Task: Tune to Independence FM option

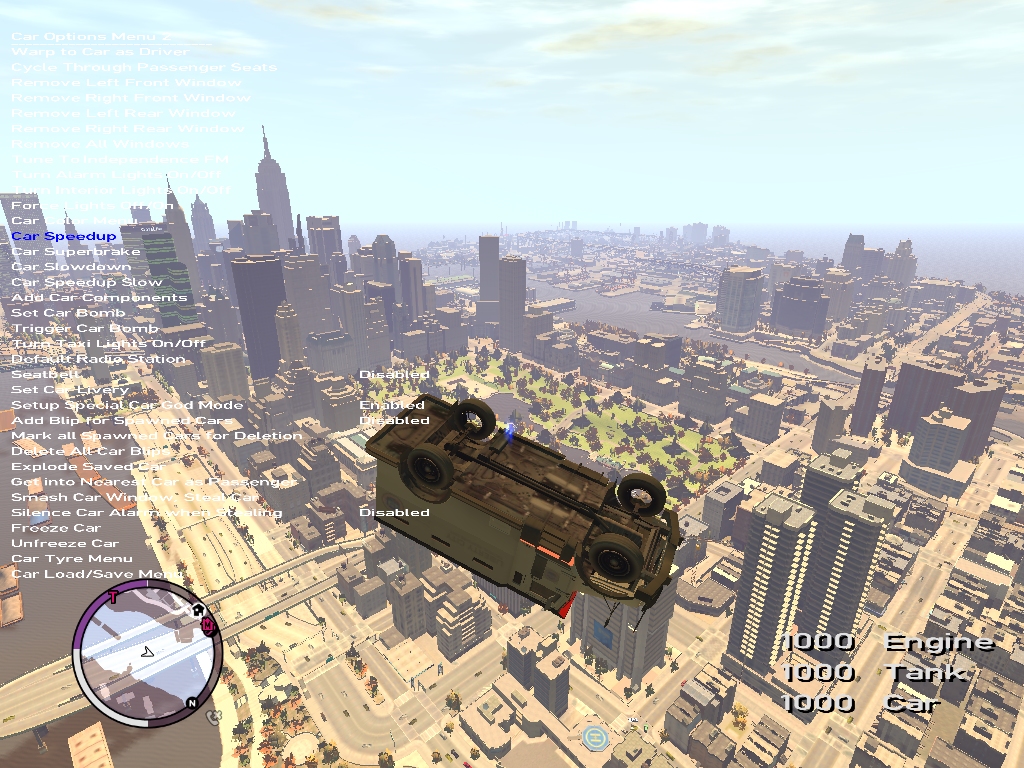Action: pyautogui.click(x=120, y=159)
